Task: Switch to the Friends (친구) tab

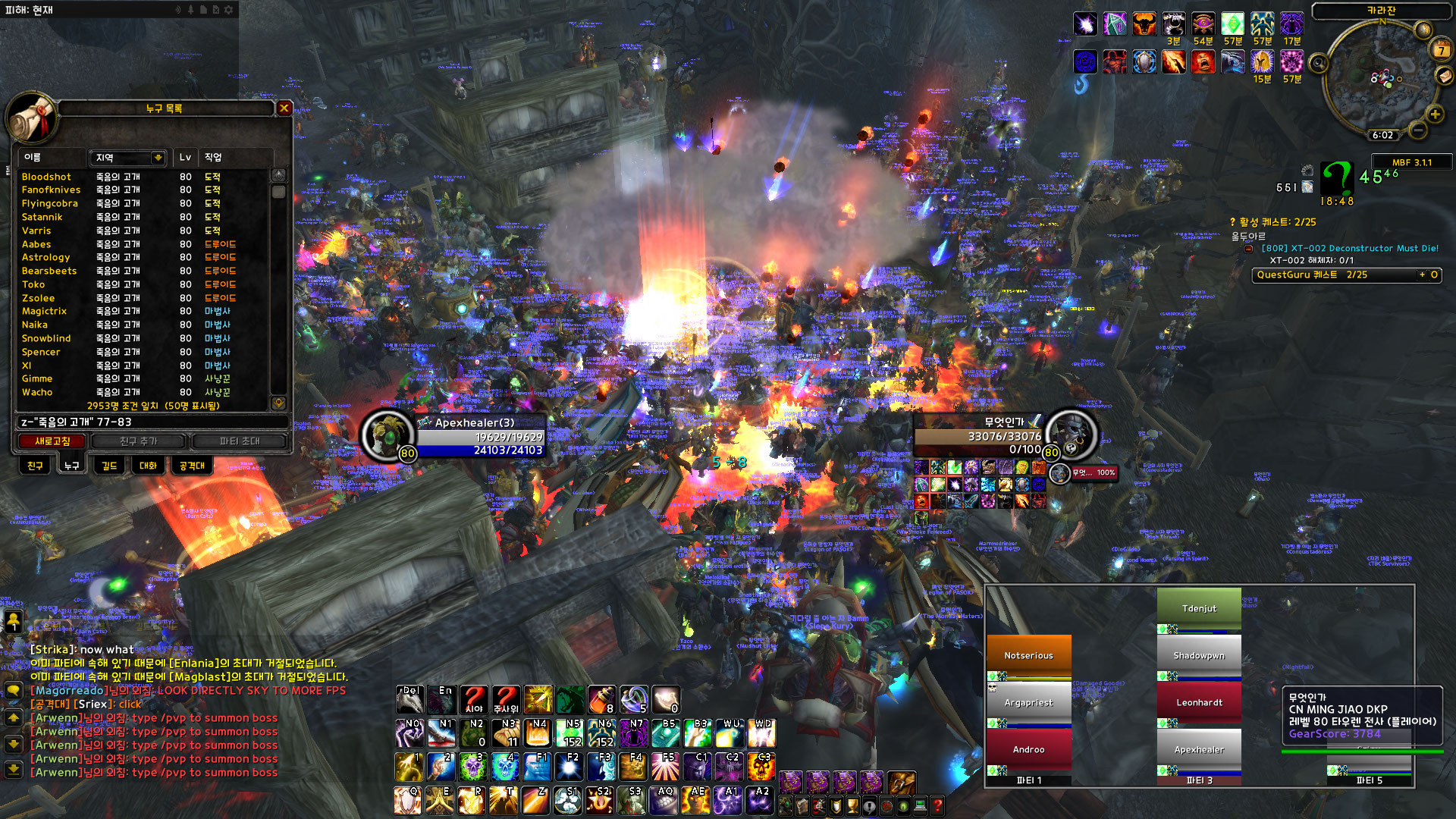Action: click(35, 466)
